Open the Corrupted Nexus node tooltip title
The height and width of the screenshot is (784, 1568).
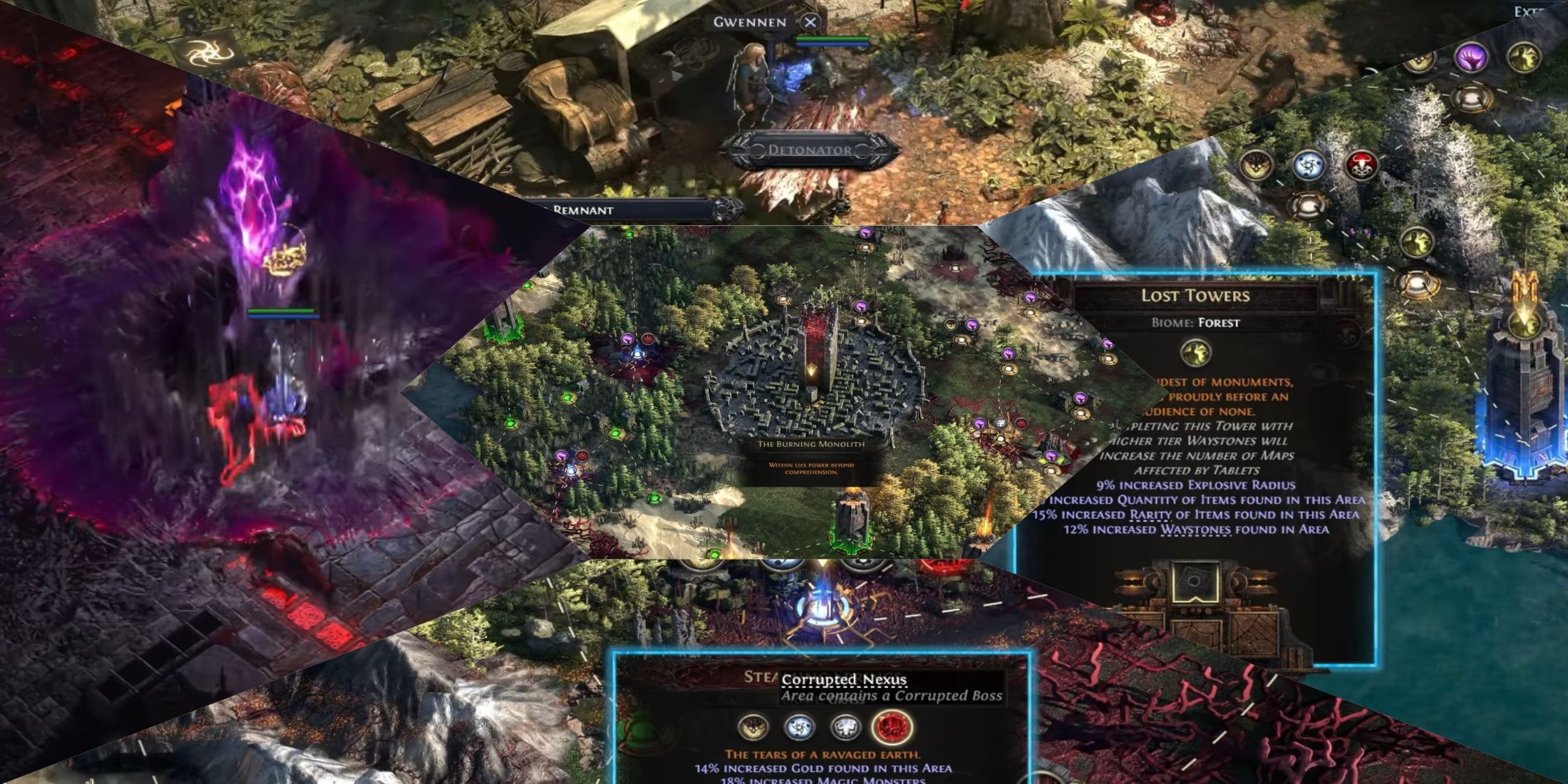[845, 681]
